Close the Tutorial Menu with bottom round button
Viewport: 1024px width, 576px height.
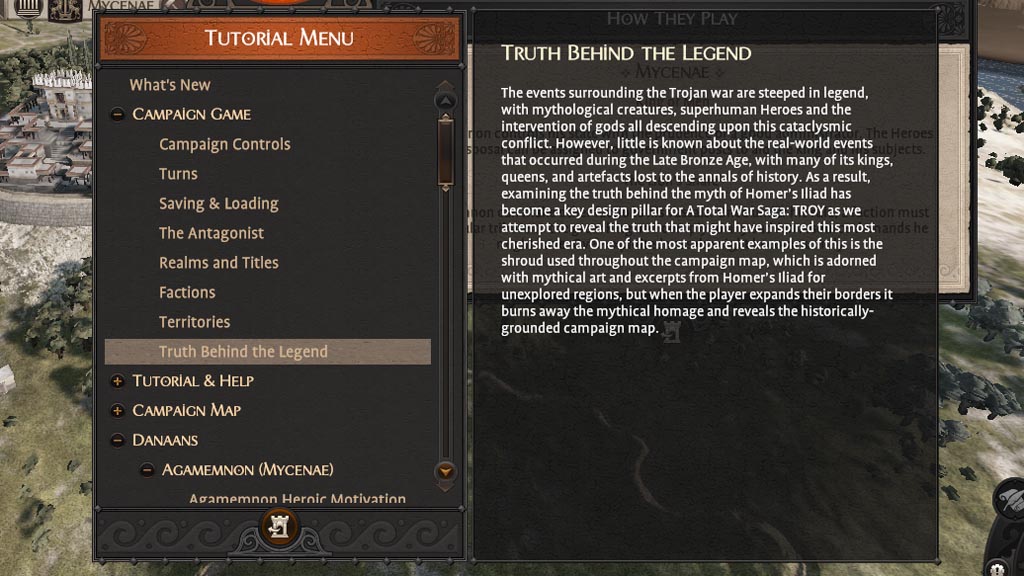coord(279,526)
